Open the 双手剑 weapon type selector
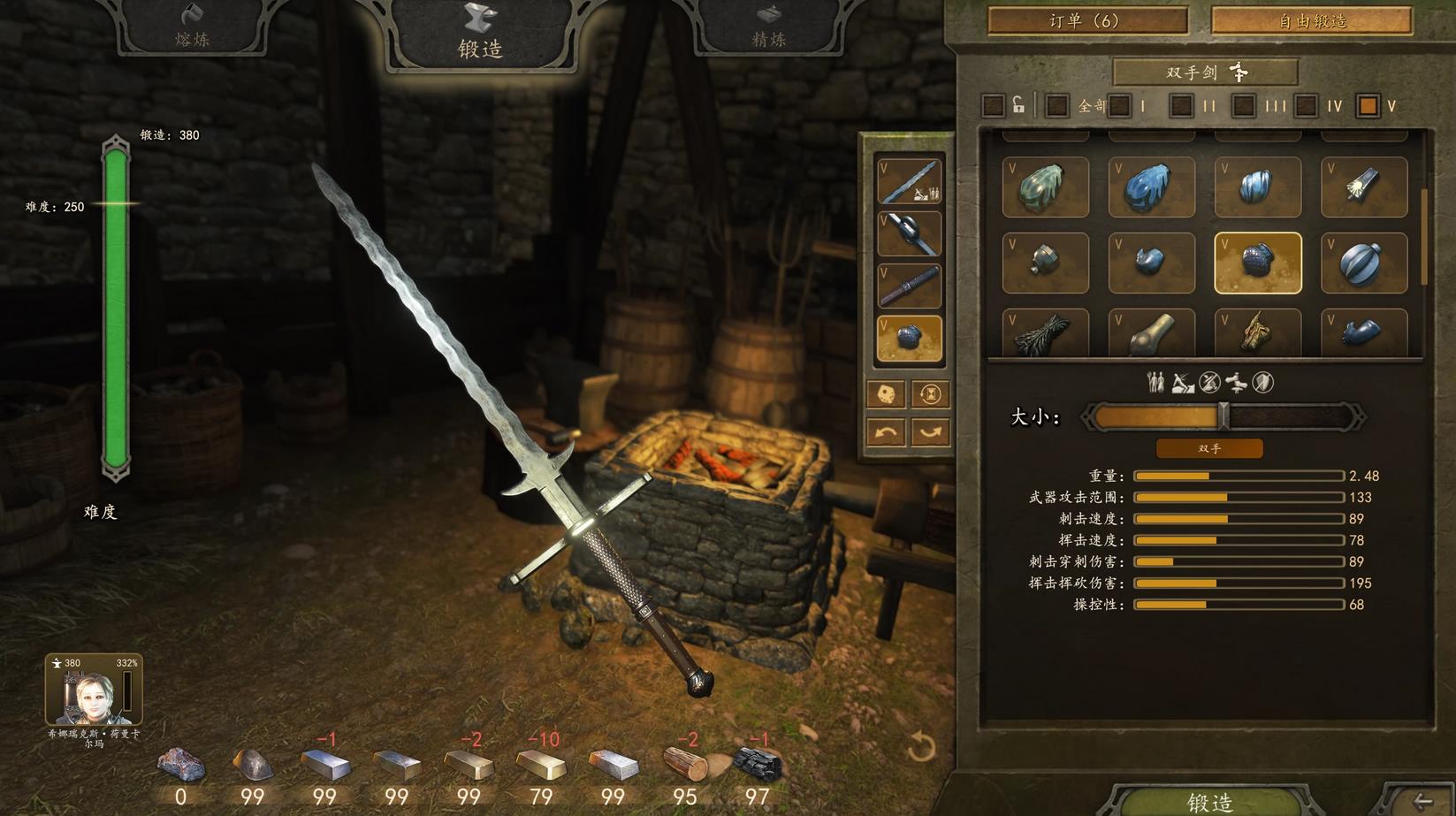Screen dimensions: 1456x816 (x=1205, y=72)
